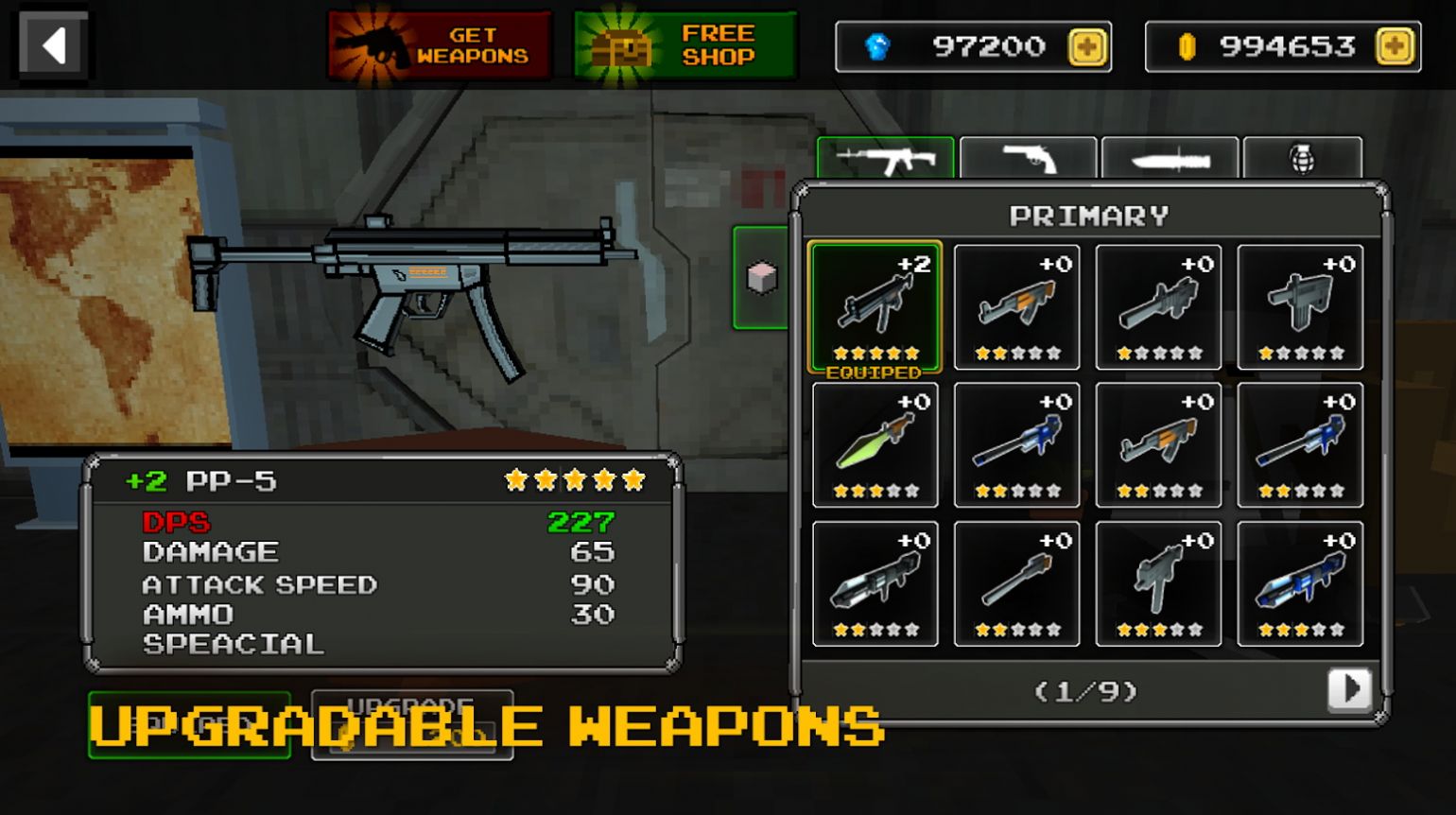Click the back arrow in top-left corner

tap(52, 43)
